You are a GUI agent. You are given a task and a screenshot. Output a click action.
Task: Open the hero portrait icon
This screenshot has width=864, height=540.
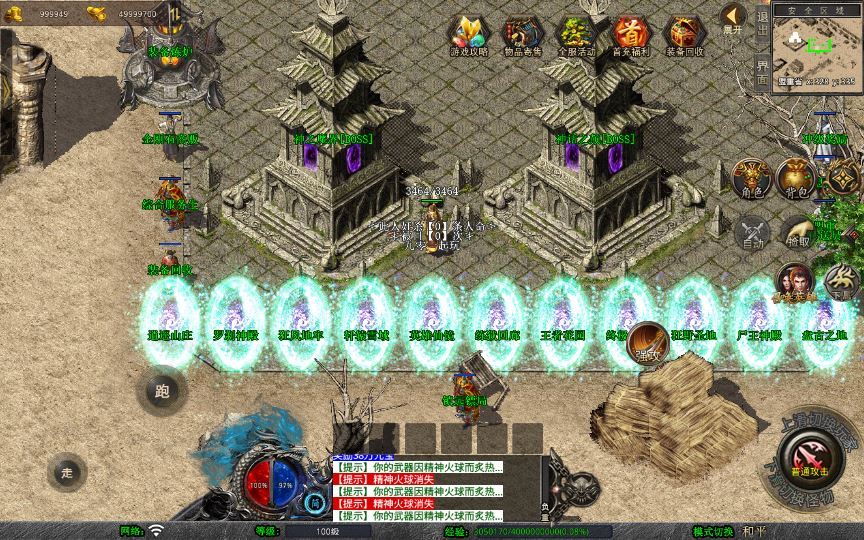[795, 283]
